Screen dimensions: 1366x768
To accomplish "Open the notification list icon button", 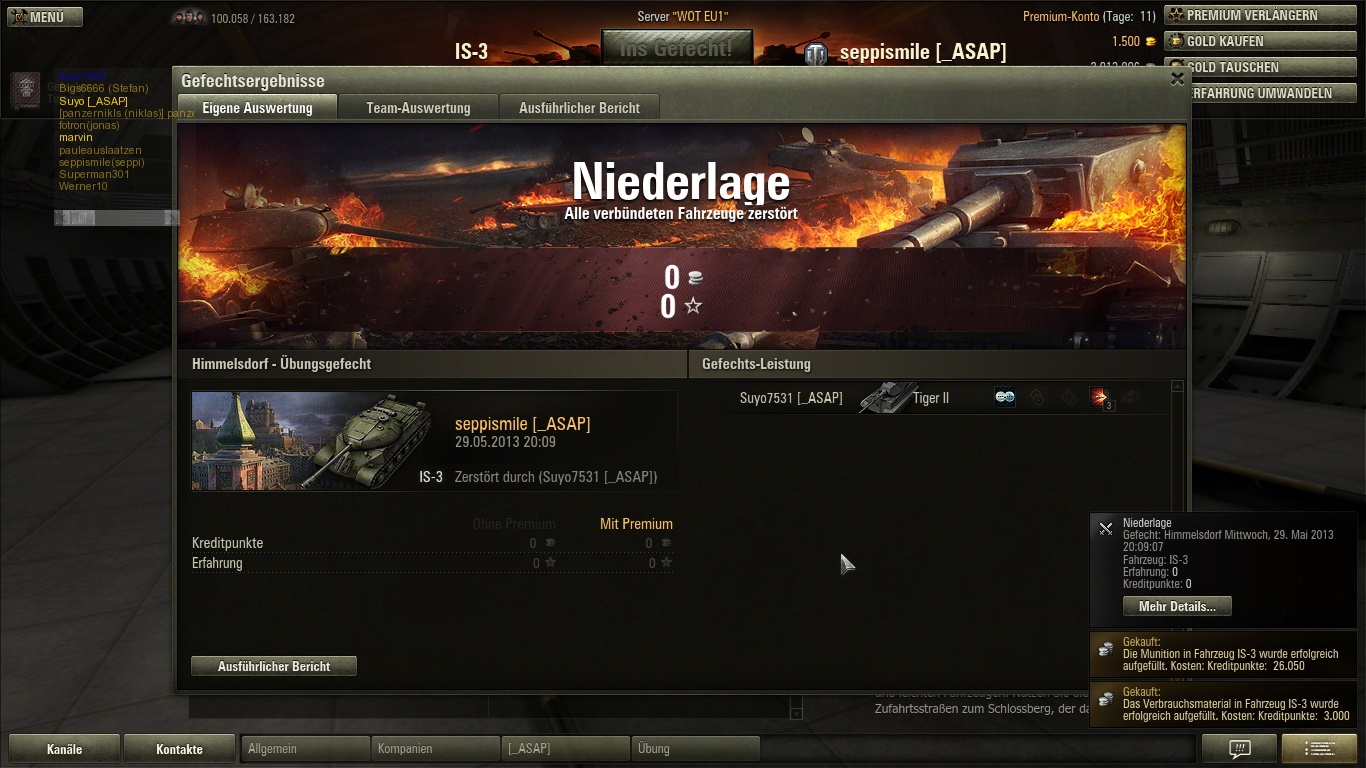I will click(x=1318, y=748).
